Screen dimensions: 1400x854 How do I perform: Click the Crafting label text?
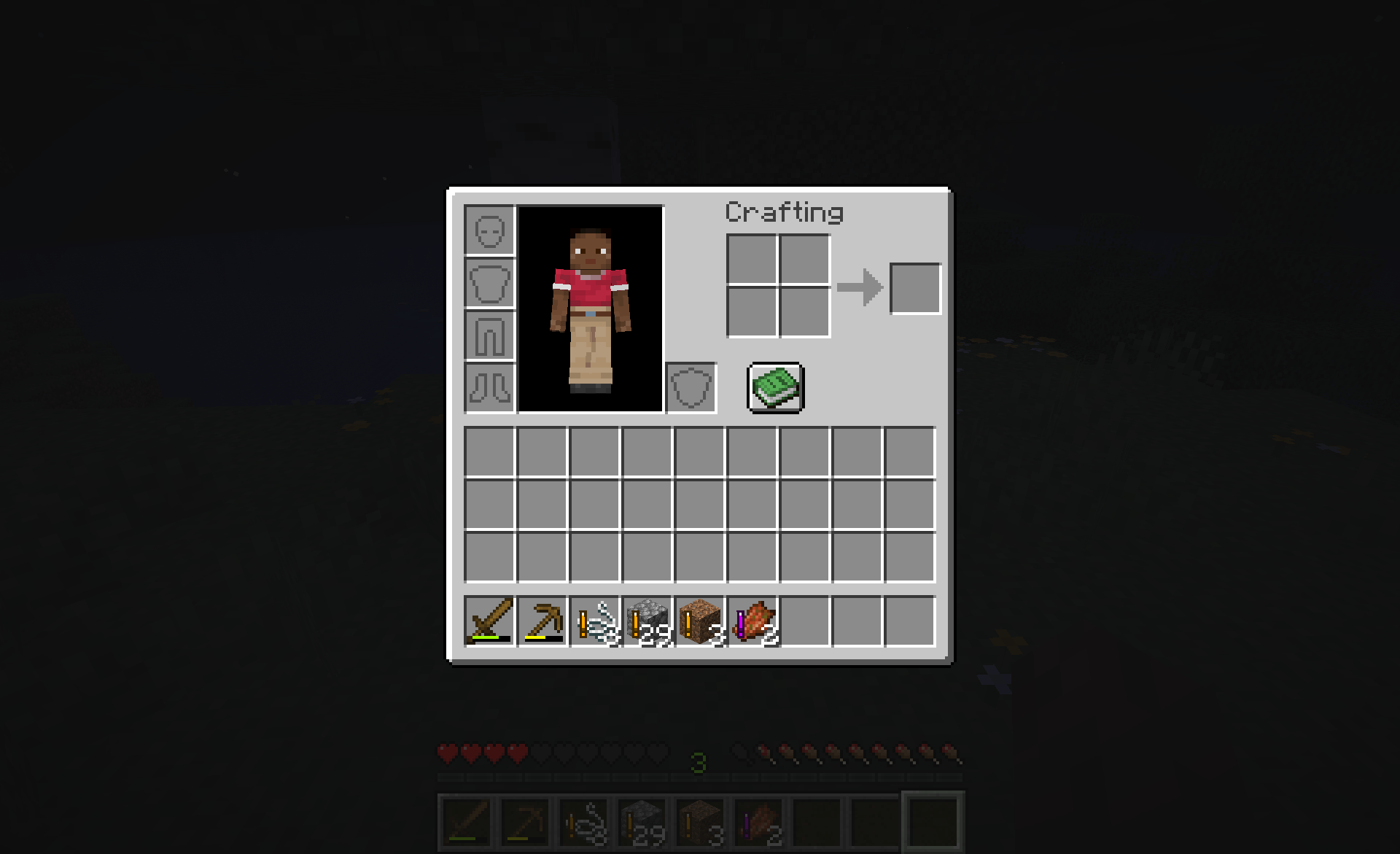coord(784,213)
